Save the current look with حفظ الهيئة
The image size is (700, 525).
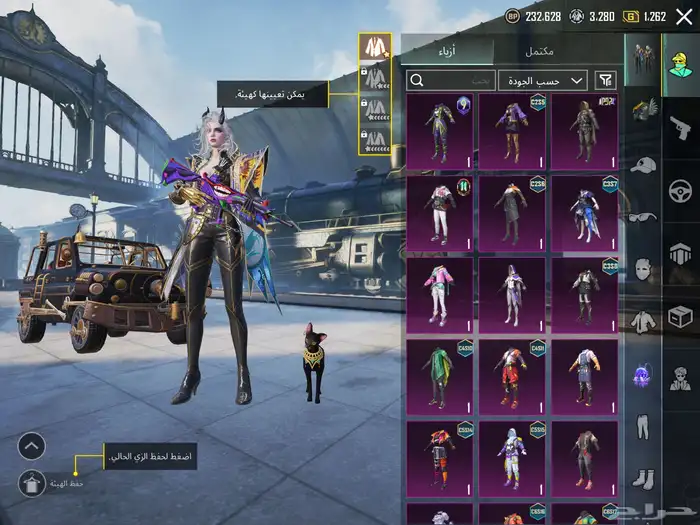click(31, 484)
